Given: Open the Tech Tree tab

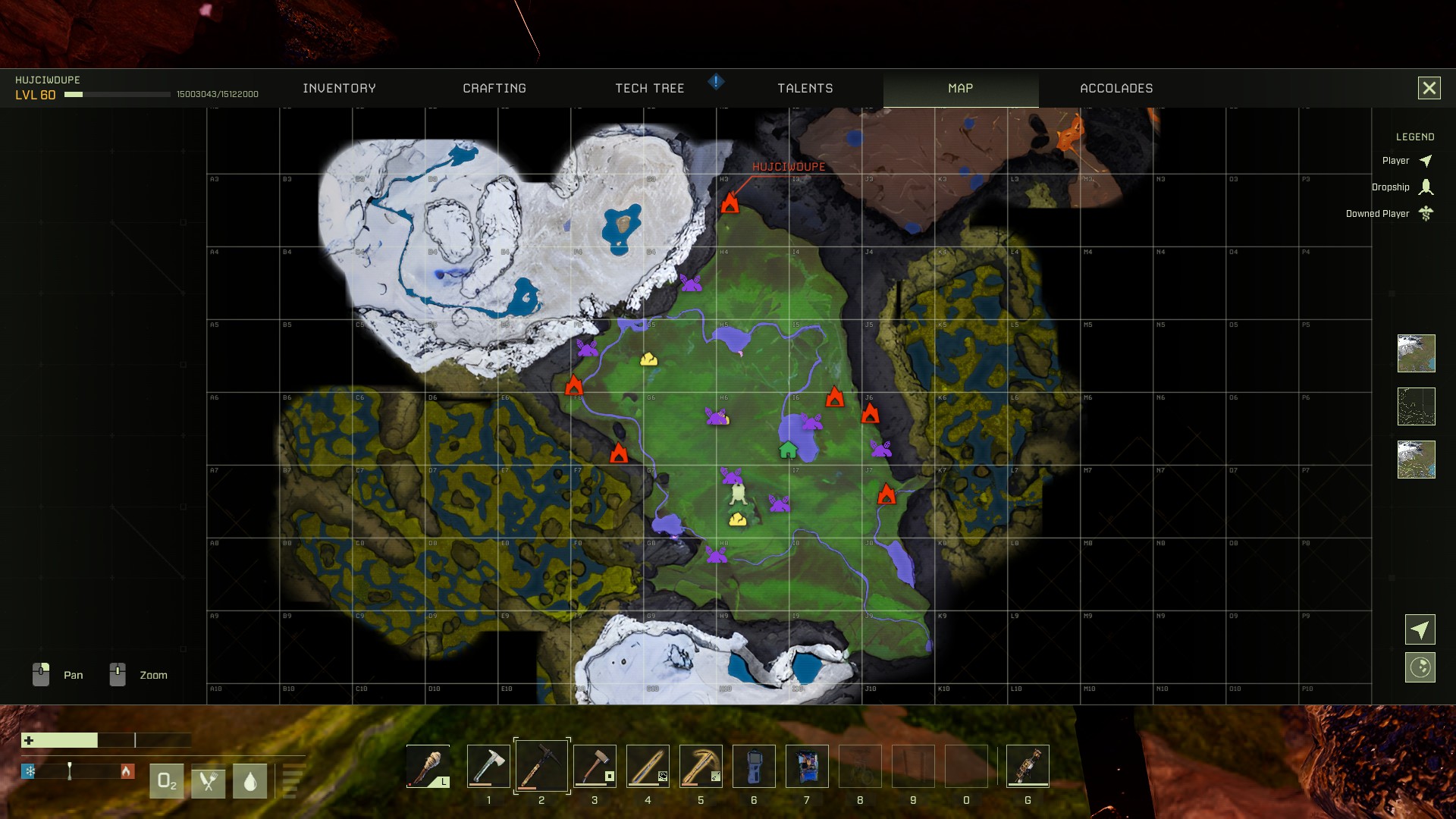Looking at the screenshot, I should tap(650, 89).
